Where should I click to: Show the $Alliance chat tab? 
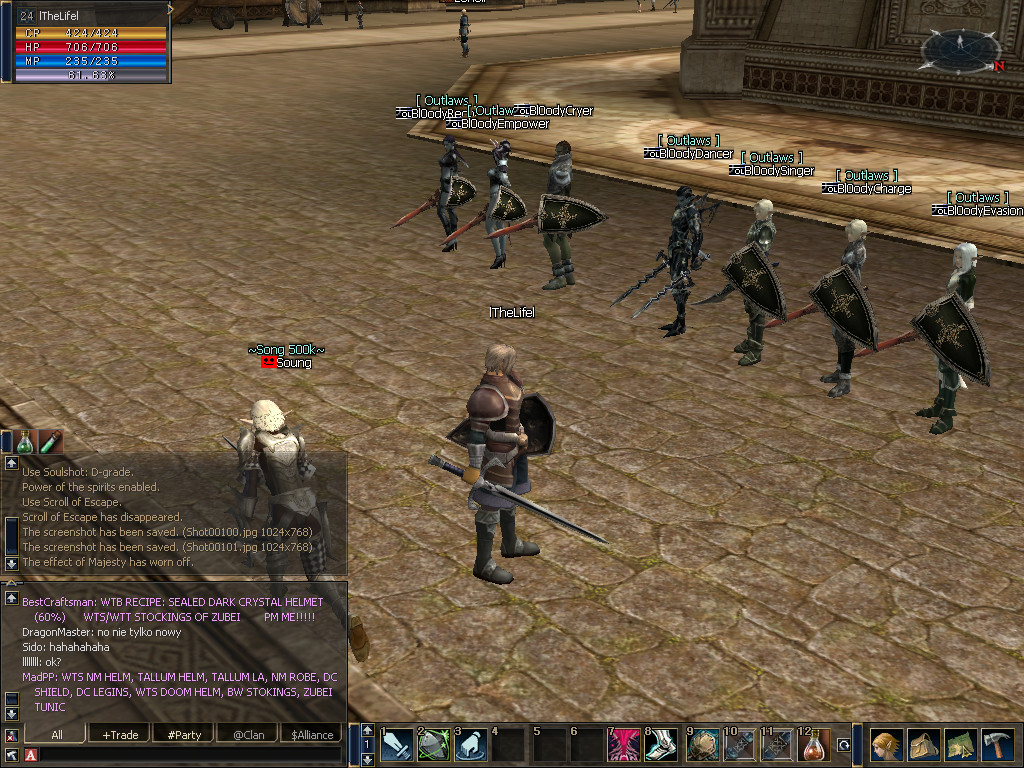tap(312, 734)
